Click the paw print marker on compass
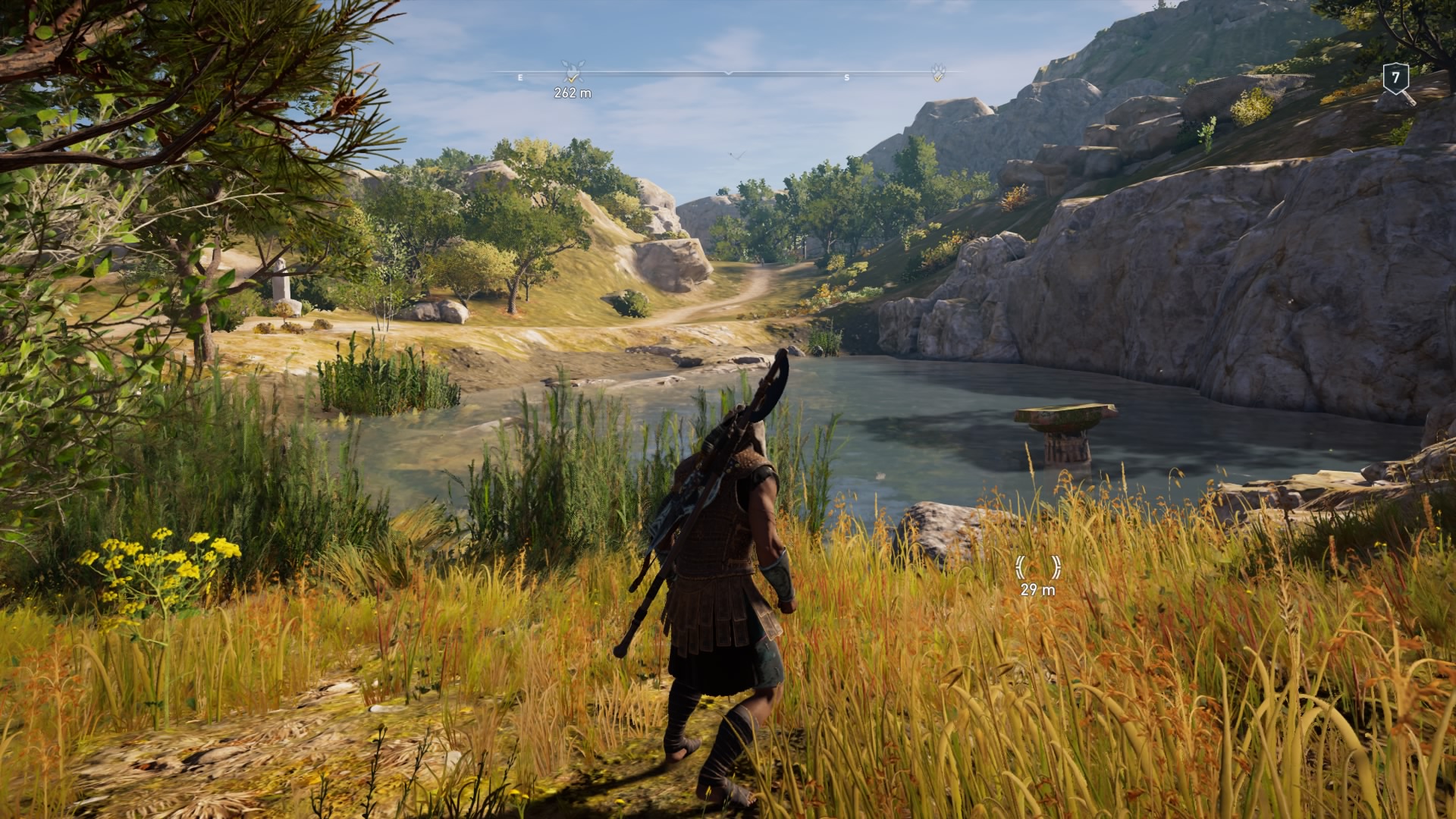Screen dimensions: 1456x819 pos(939,72)
